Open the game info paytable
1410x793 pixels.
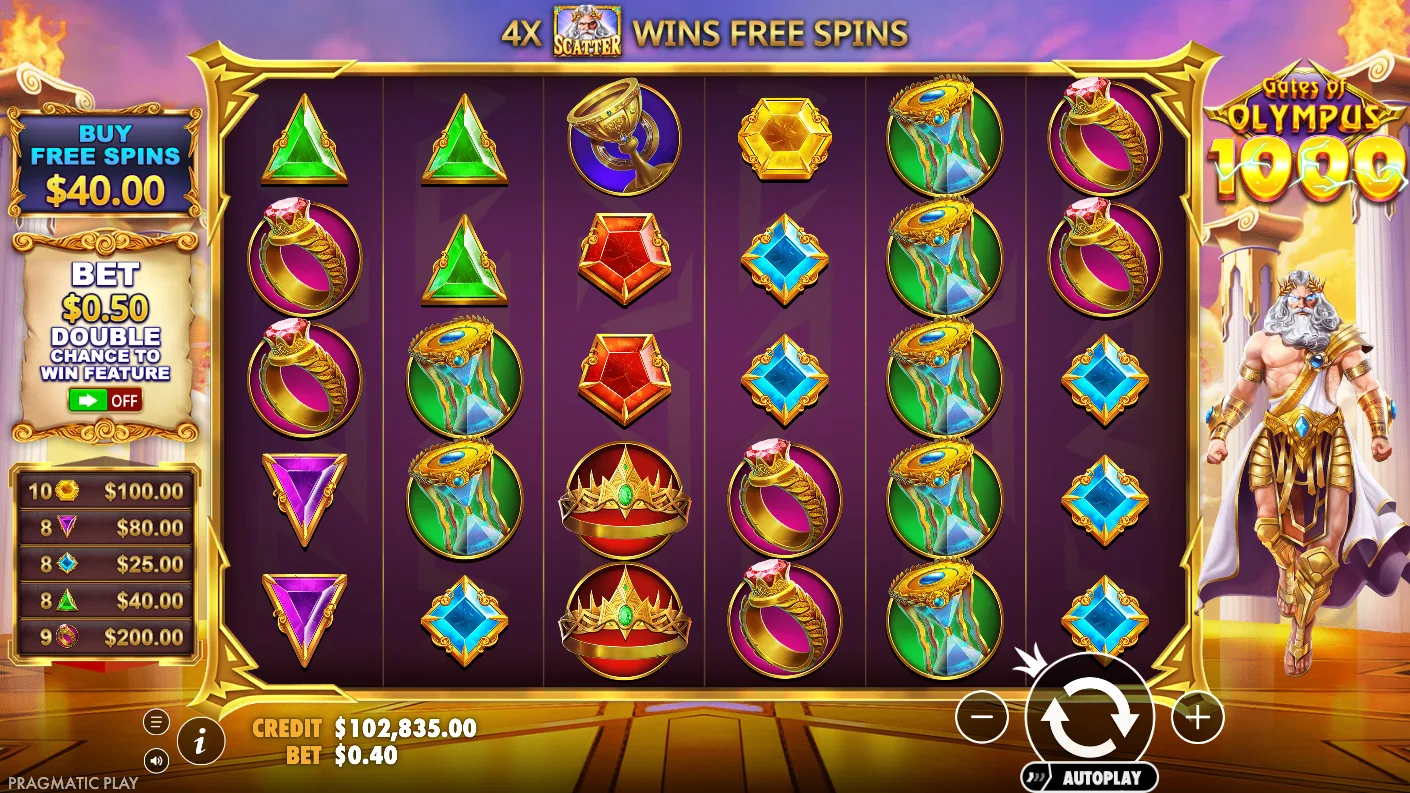201,741
